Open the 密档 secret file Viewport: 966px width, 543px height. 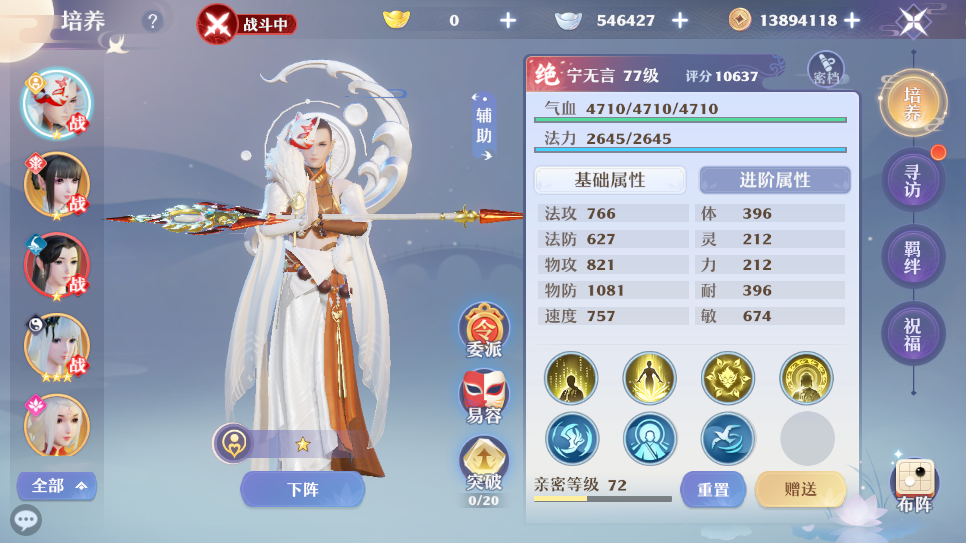coord(826,68)
